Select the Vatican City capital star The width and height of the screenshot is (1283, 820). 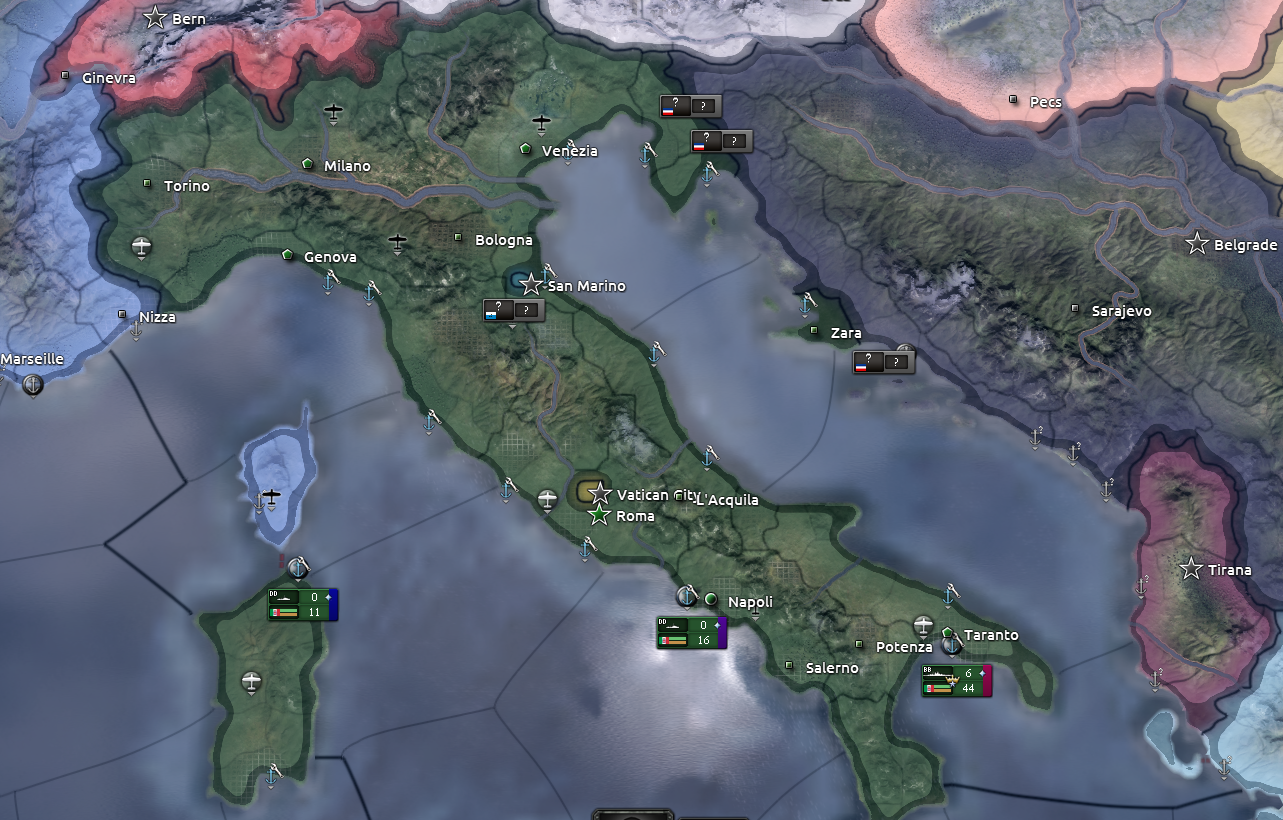[598, 493]
